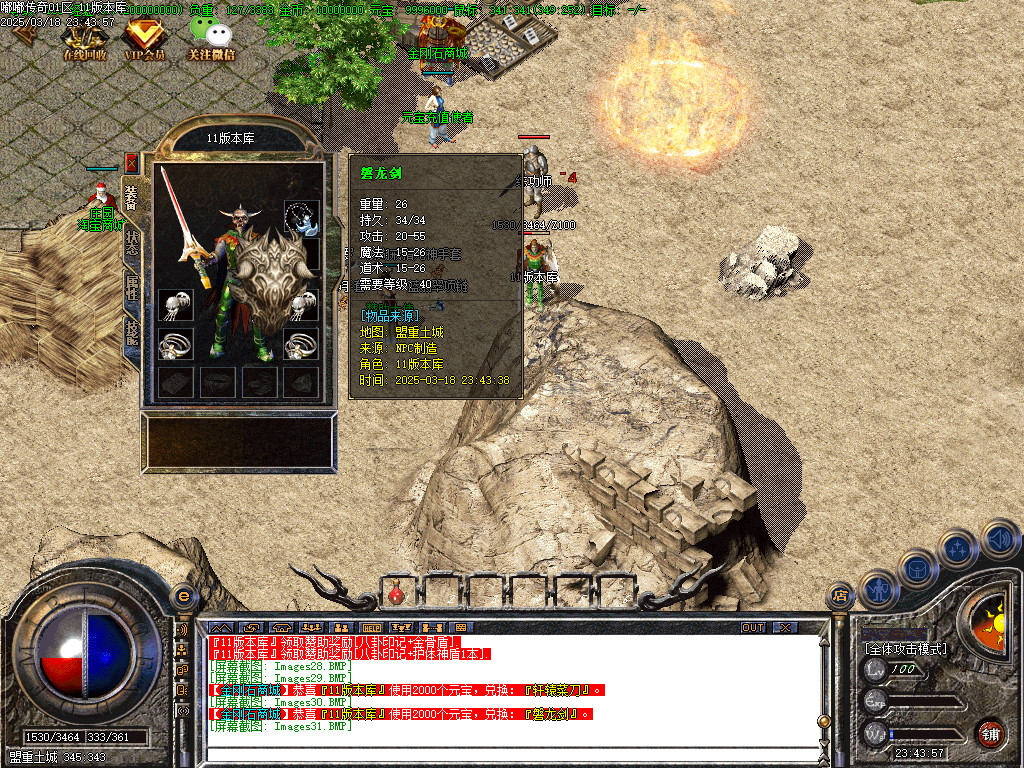Image resolution: width=1024 pixels, height=768 pixels.
Task: Open the bag round button
Action: click(918, 569)
